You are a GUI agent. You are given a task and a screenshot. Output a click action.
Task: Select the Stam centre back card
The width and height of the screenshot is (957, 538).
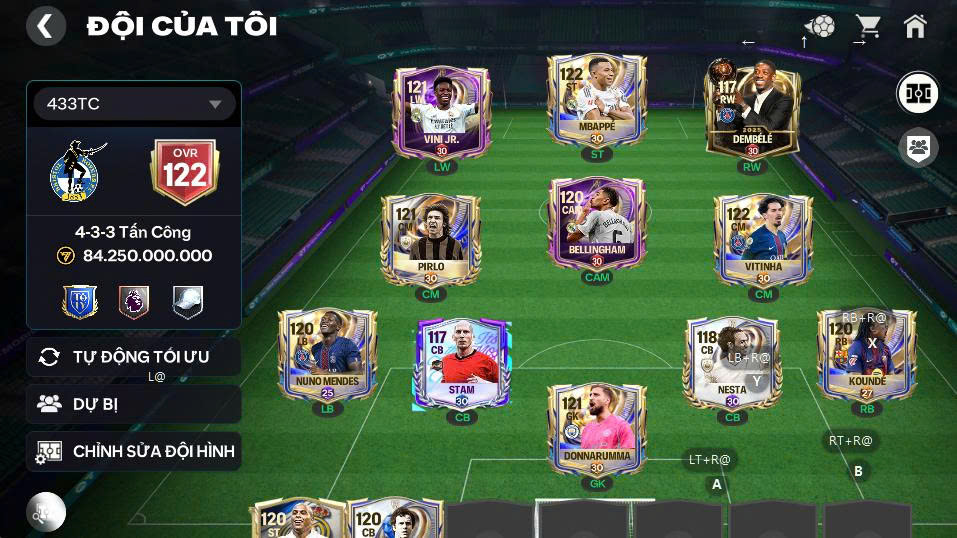click(462, 363)
